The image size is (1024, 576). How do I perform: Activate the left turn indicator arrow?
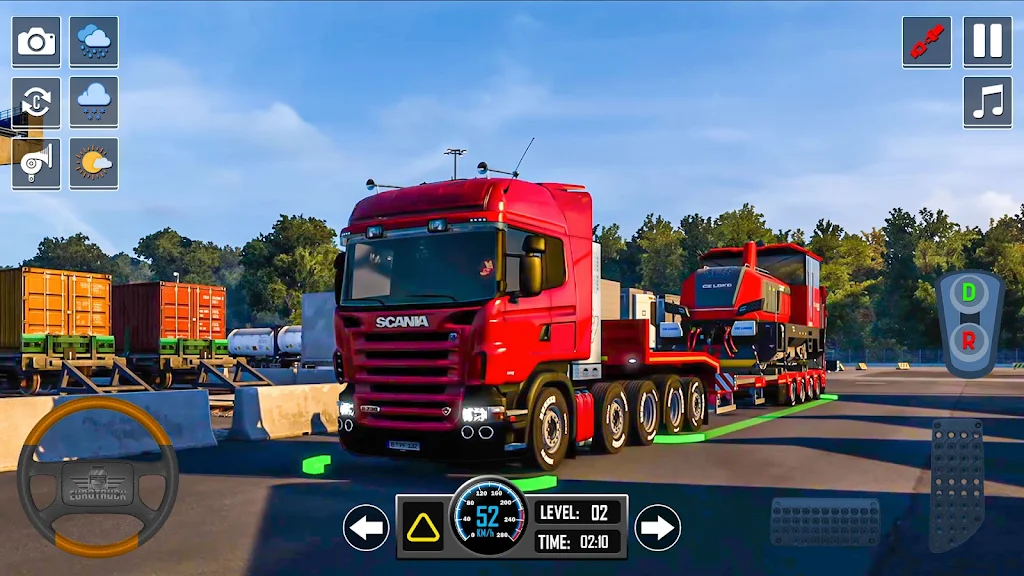pyautogui.click(x=366, y=527)
